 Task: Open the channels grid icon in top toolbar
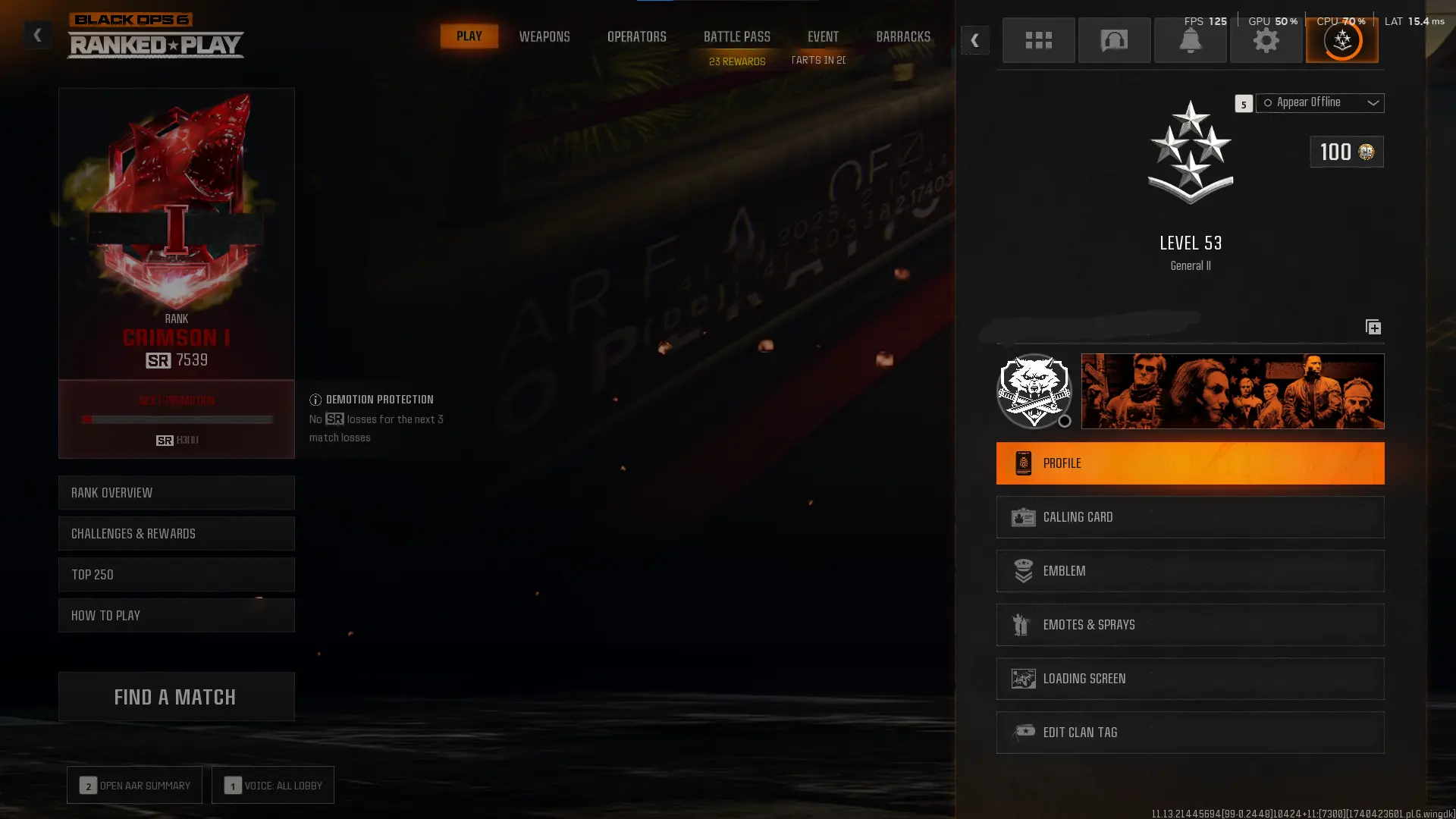[x=1038, y=40]
